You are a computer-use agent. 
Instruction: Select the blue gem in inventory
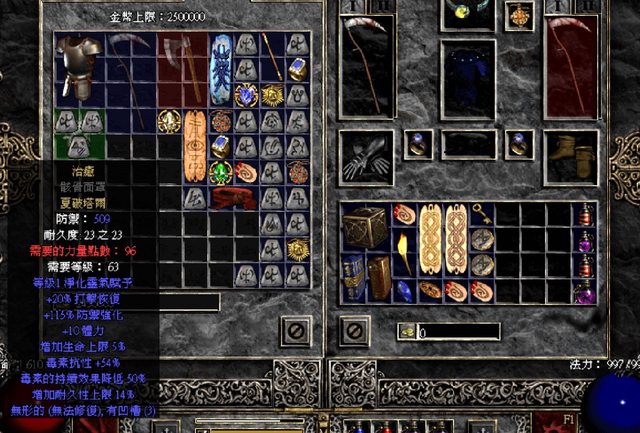point(404,290)
